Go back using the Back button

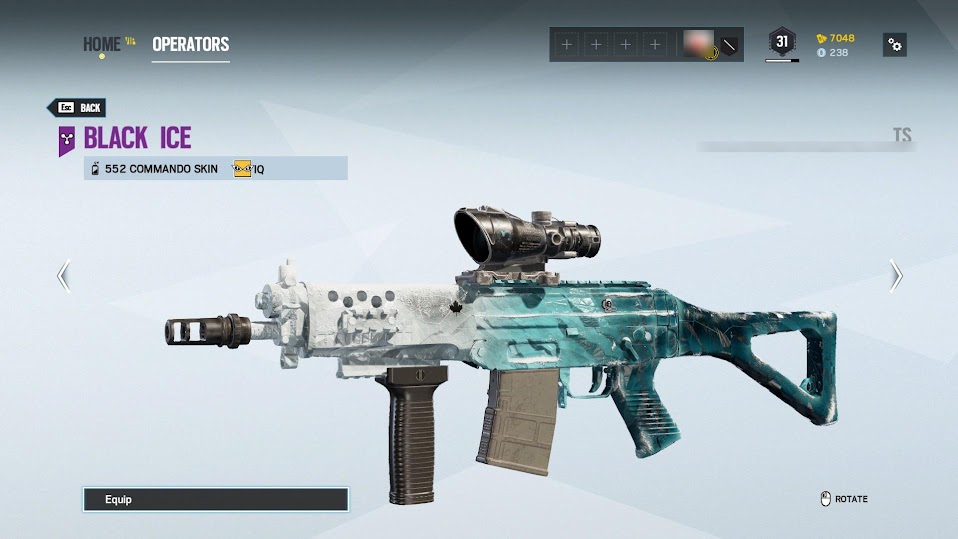(x=77, y=108)
